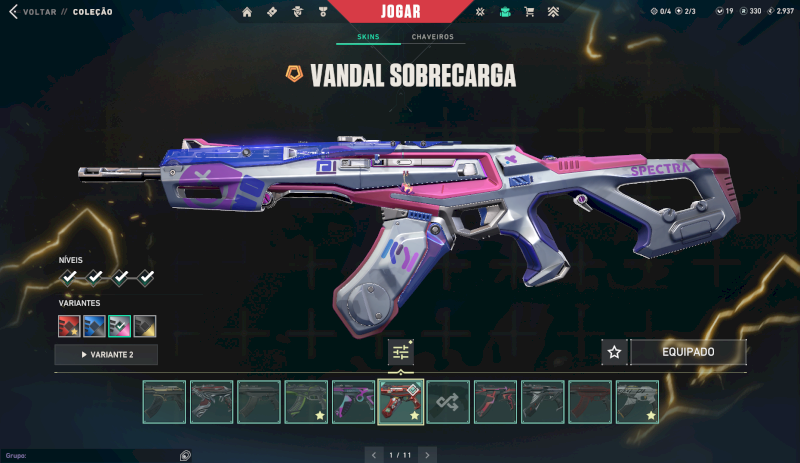Image resolution: width=800 pixels, height=463 pixels.
Task: Choose the purple and pink Vandal thumbnail
Action: 353,402
